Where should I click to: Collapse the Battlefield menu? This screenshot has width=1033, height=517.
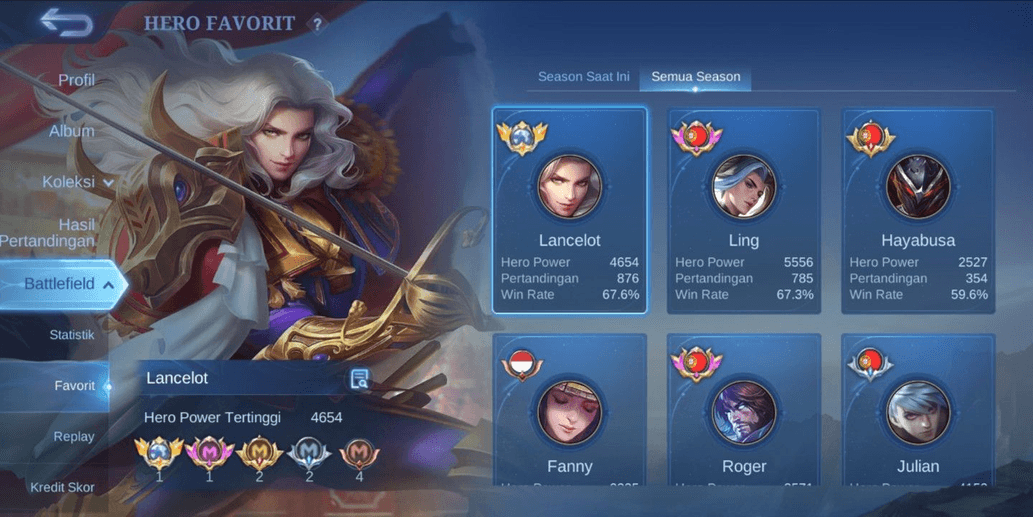tap(66, 284)
